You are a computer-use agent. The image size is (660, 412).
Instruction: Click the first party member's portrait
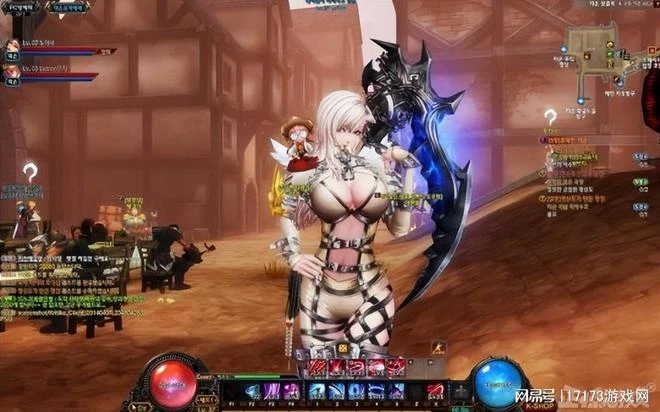(x=12, y=46)
